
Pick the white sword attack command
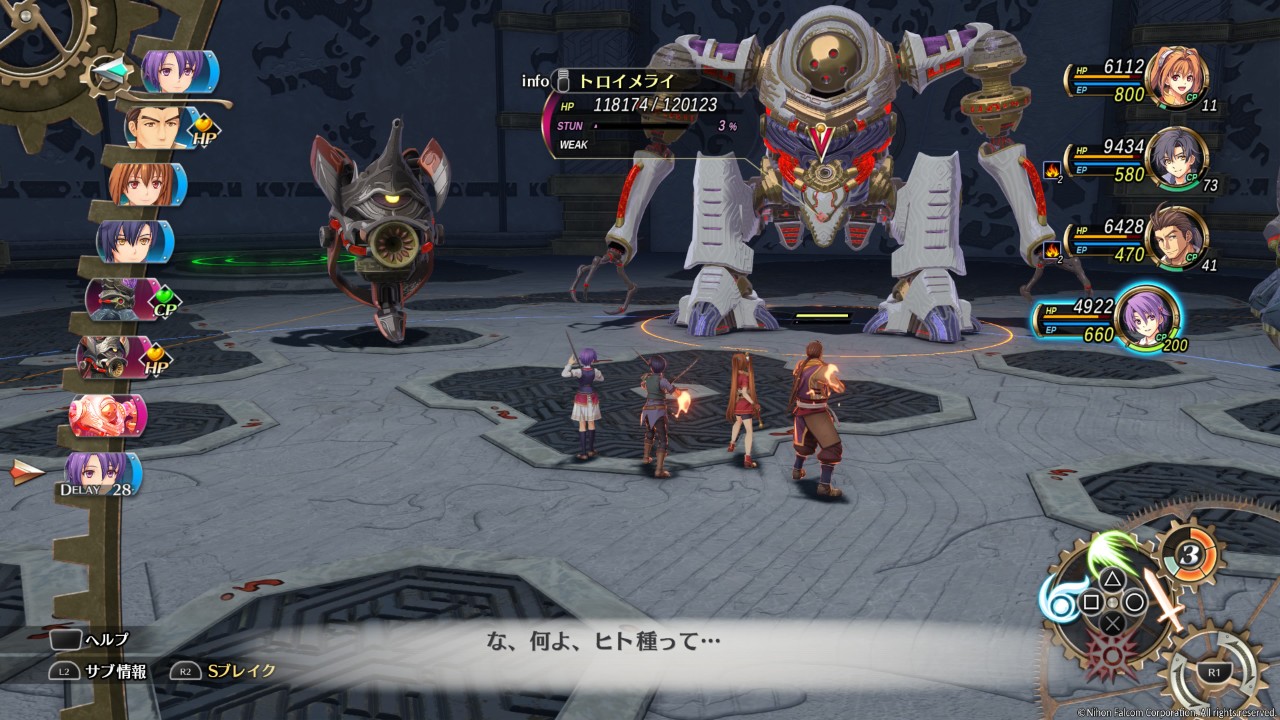tap(1164, 598)
